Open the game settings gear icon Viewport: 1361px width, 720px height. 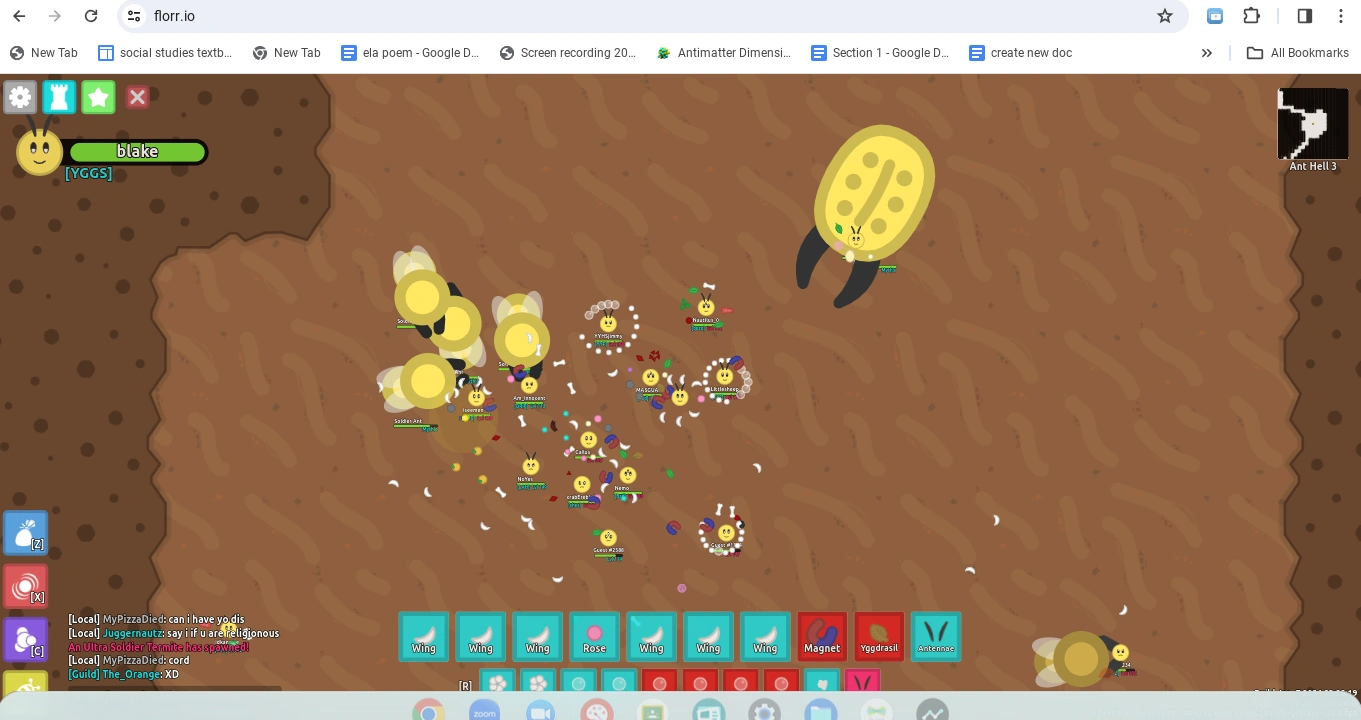(x=20, y=97)
